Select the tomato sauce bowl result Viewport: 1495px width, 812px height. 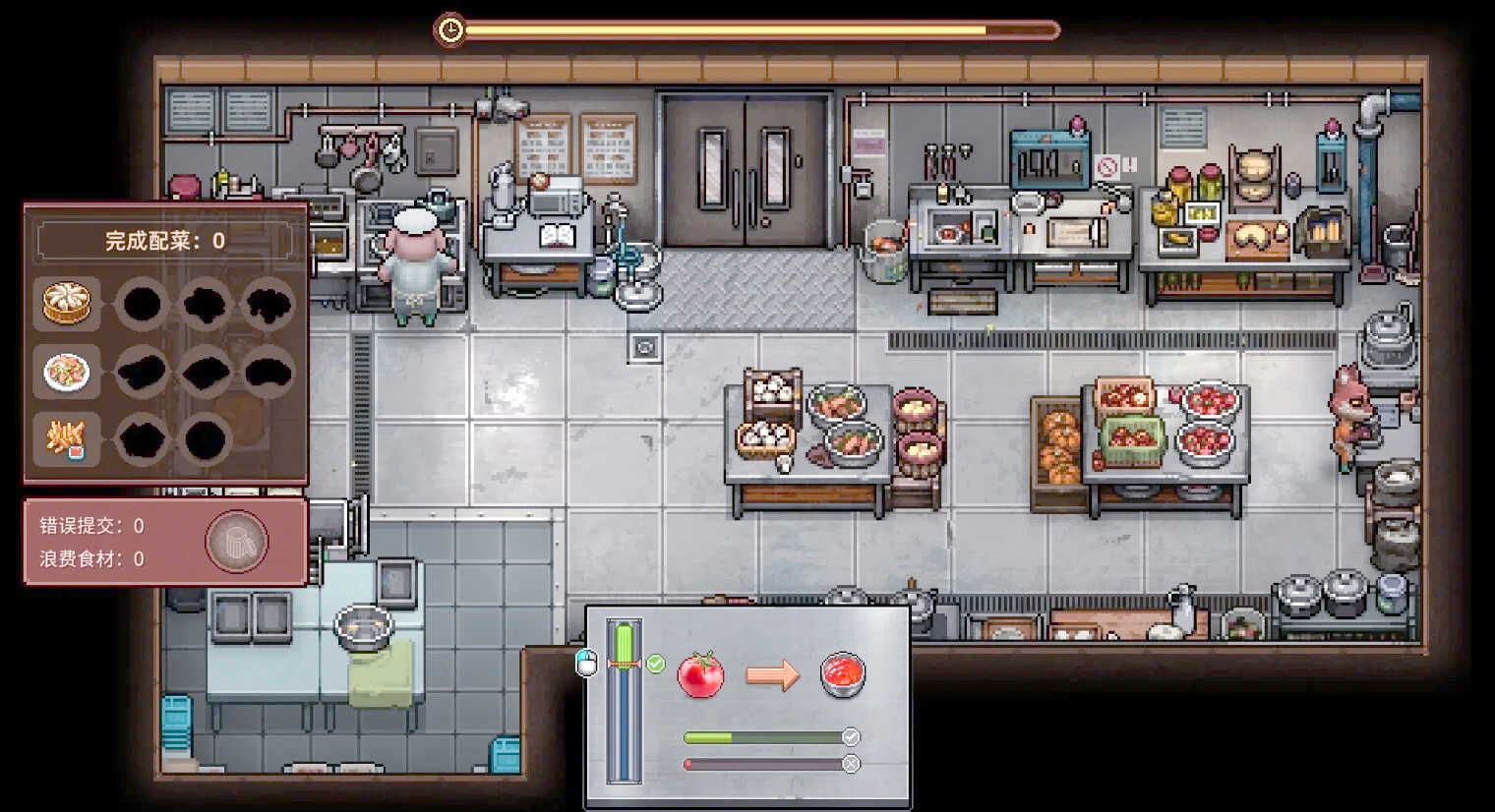click(843, 675)
